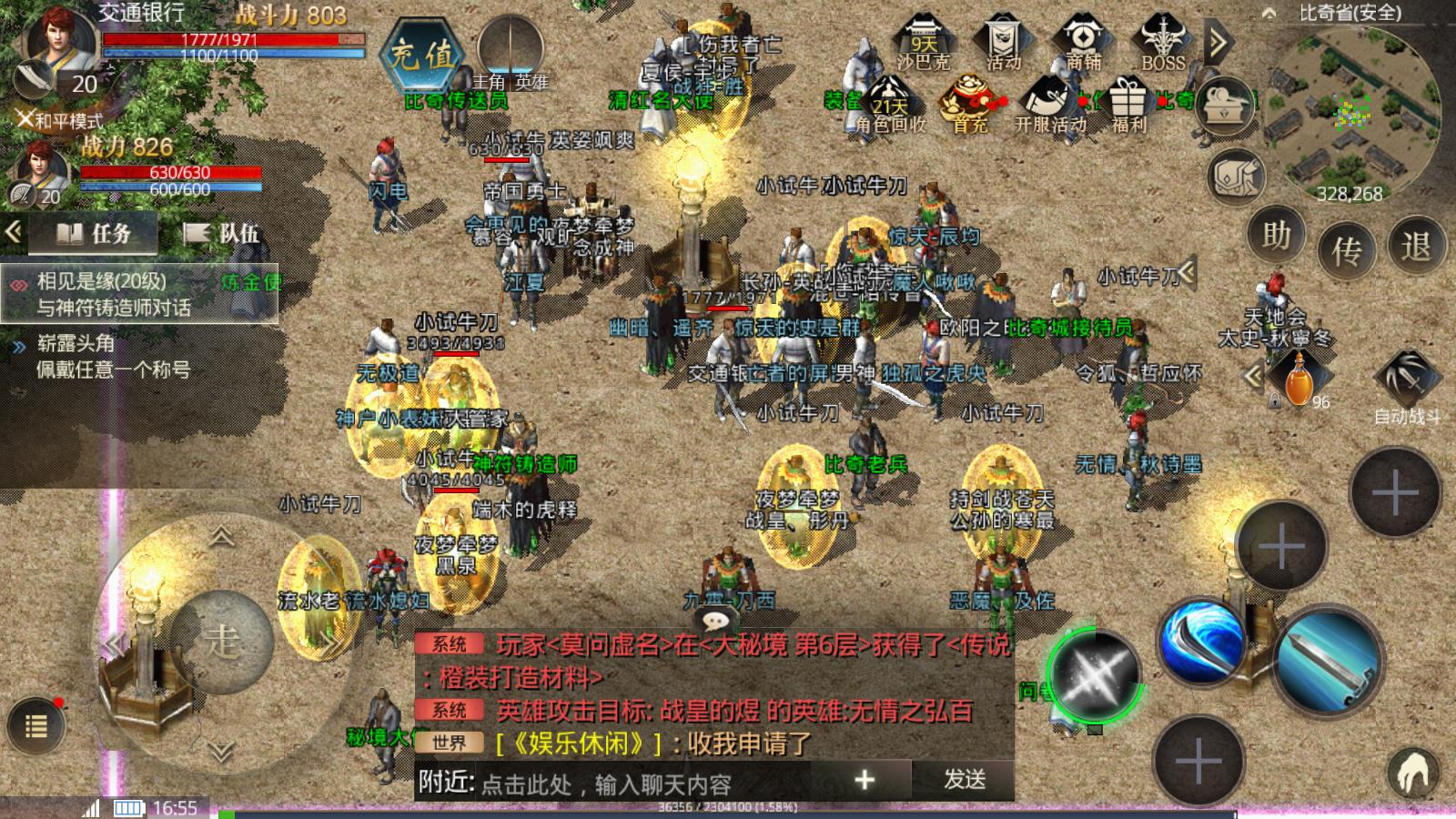Open the 活动 banner icon
The image size is (1456, 819).
1003,43
